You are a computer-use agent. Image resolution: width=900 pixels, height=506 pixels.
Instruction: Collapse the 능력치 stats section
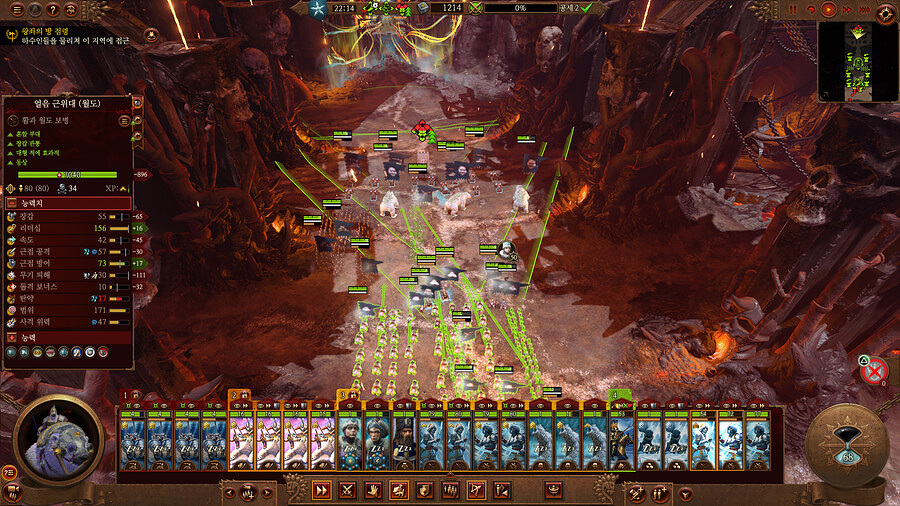68,202
